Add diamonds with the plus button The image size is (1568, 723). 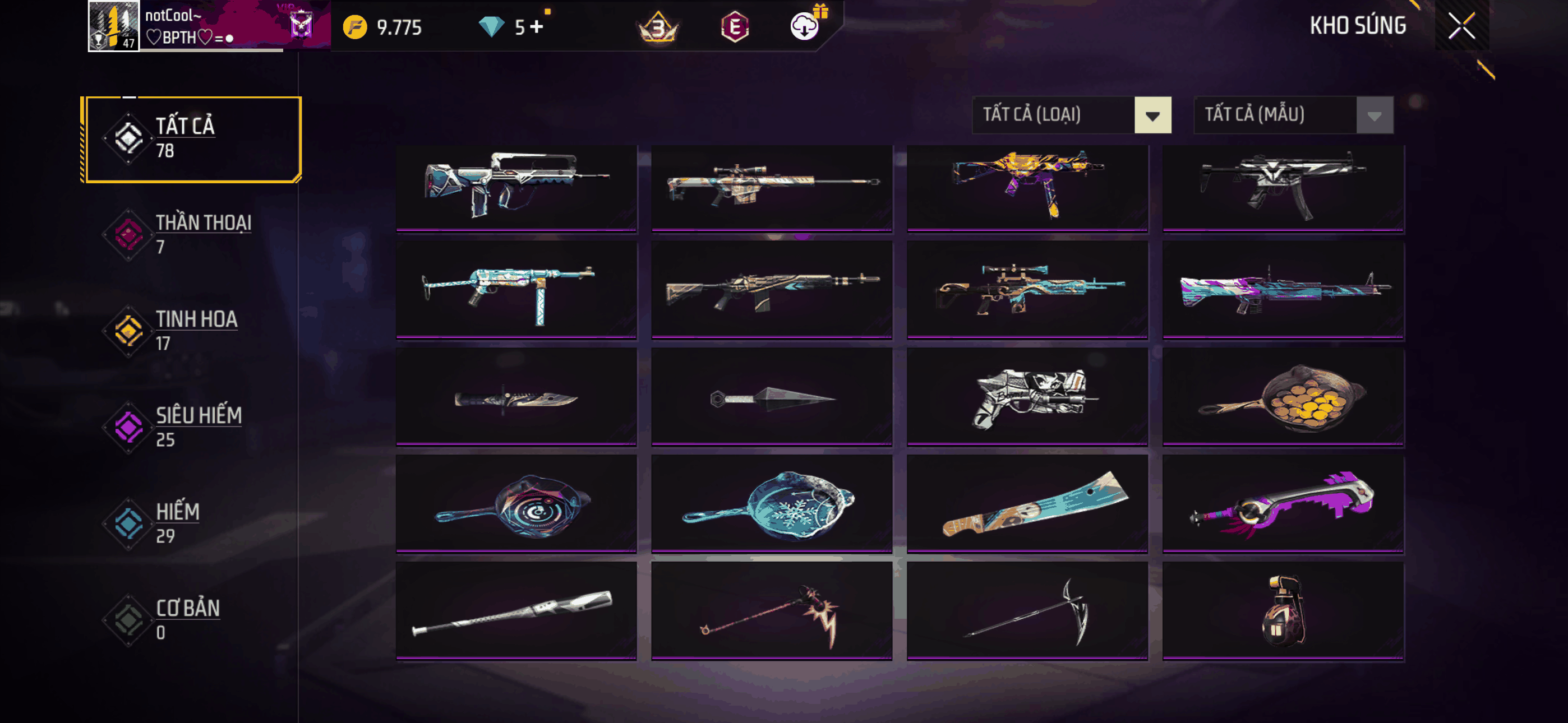coord(536,27)
